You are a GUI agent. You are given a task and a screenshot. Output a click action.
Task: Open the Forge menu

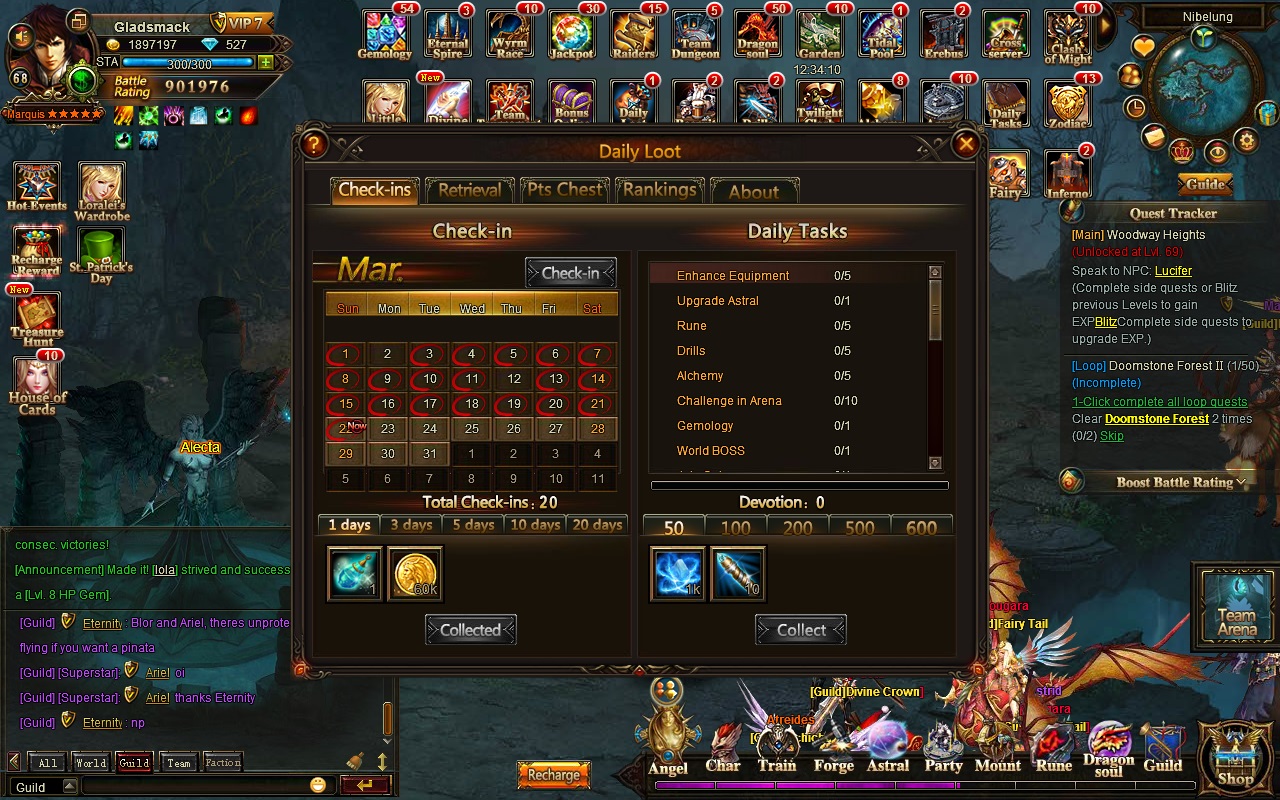tap(833, 752)
